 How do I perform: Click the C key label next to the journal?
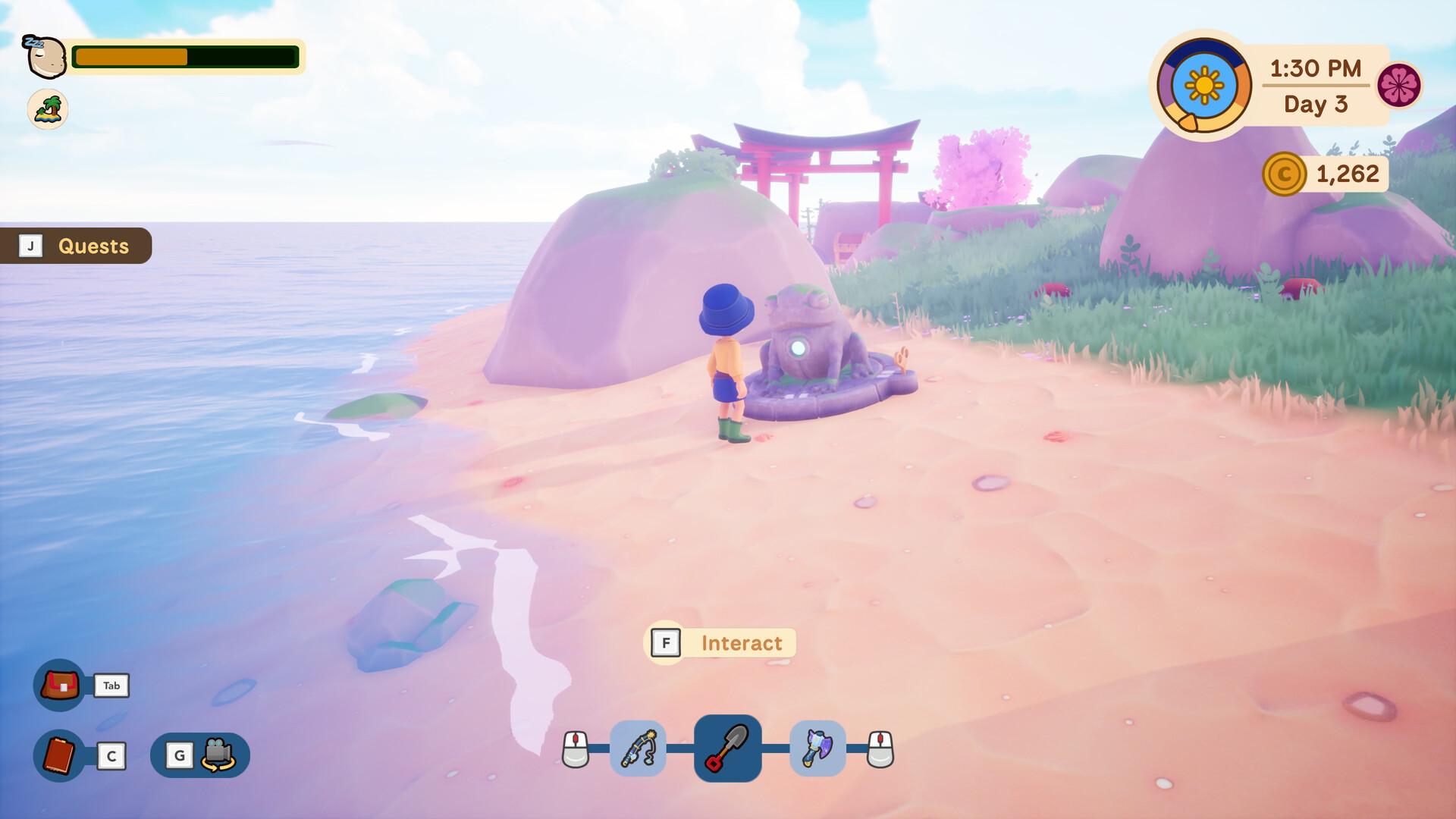[111, 756]
